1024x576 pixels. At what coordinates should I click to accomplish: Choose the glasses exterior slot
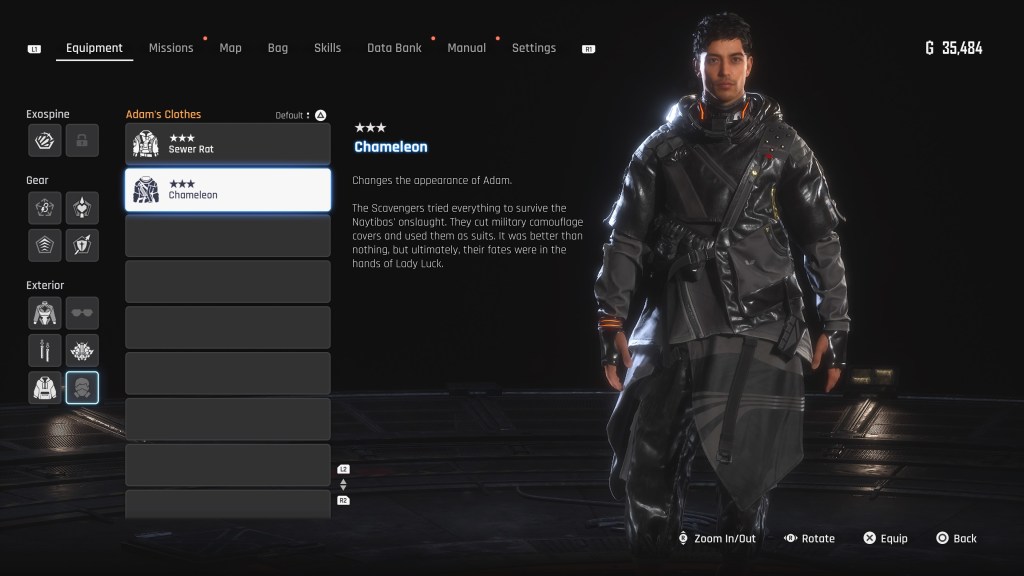pyautogui.click(x=82, y=312)
